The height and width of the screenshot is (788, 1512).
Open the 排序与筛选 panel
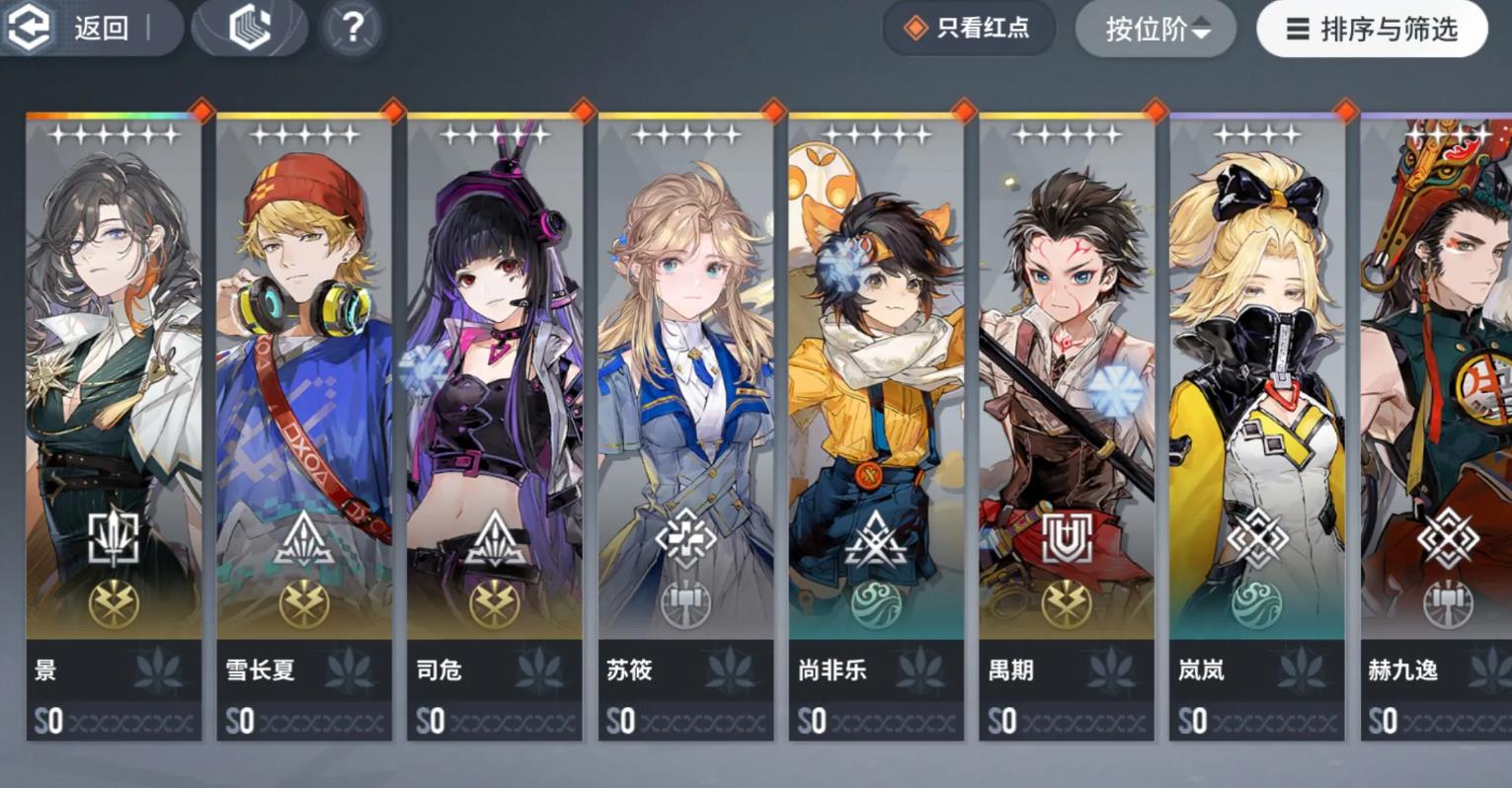click(x=1372, y=30)
